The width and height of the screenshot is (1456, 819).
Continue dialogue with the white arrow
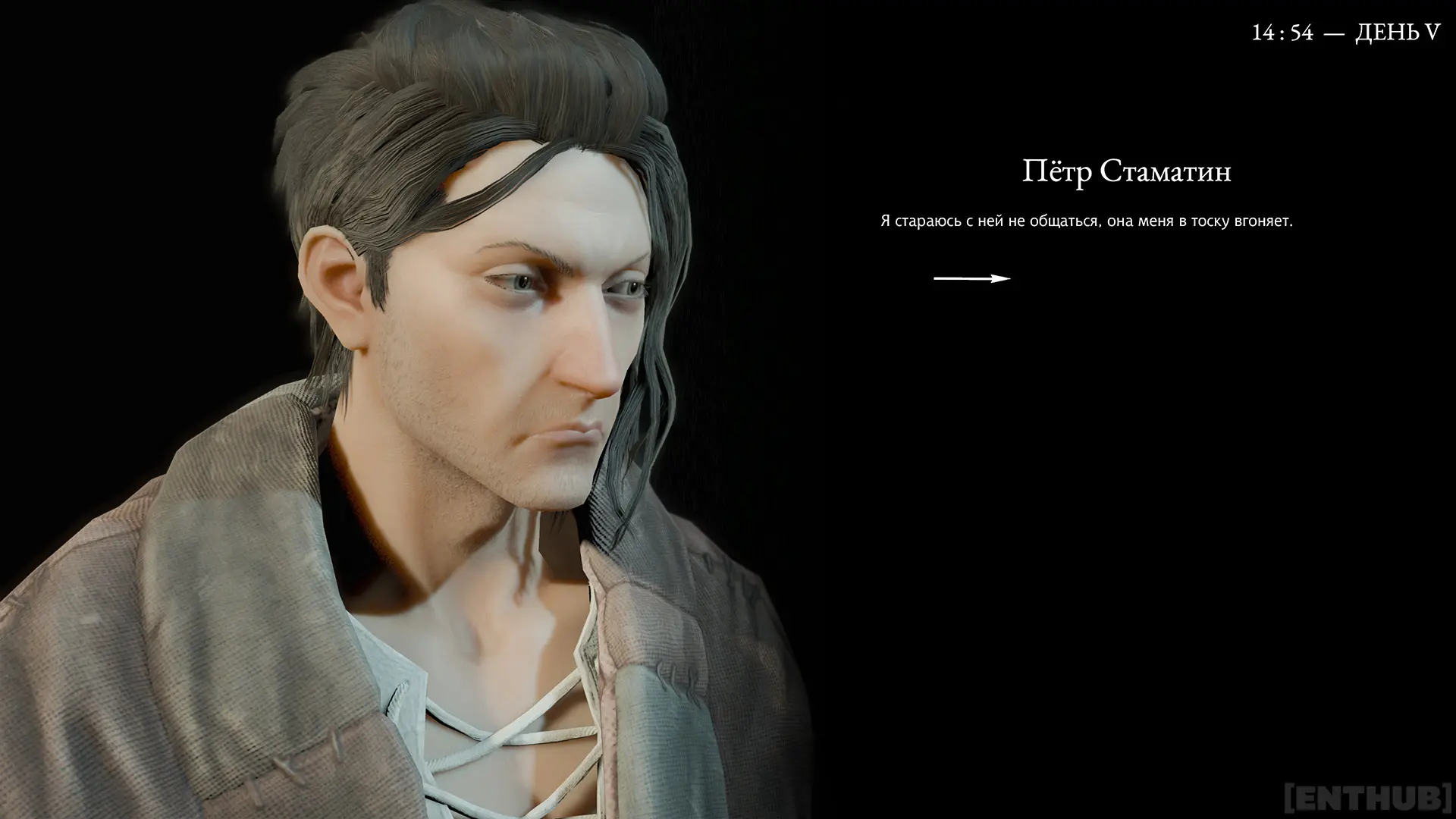(971, 278)
